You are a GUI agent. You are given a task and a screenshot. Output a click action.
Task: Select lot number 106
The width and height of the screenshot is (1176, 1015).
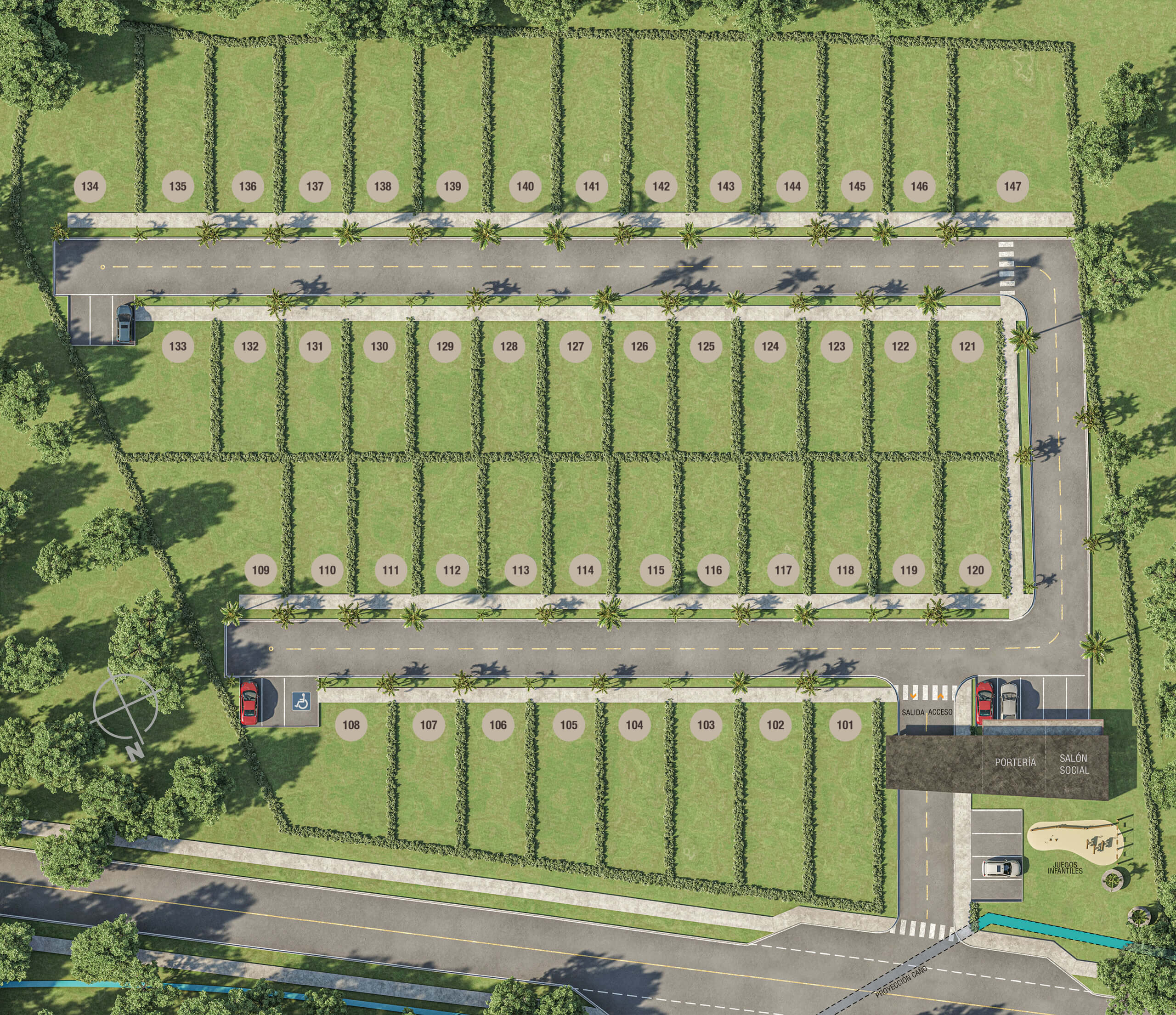[x=498, y=724]
